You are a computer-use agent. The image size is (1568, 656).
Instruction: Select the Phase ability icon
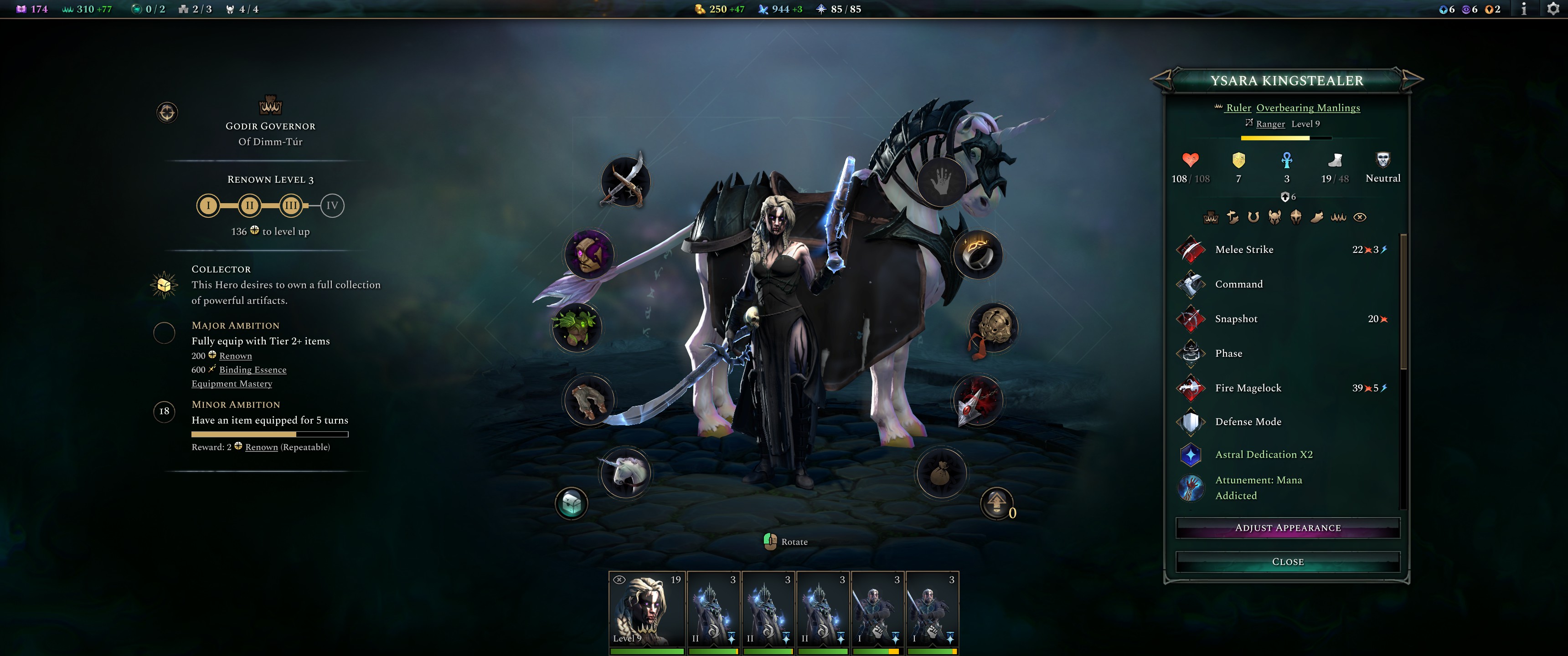[1191, 353]
